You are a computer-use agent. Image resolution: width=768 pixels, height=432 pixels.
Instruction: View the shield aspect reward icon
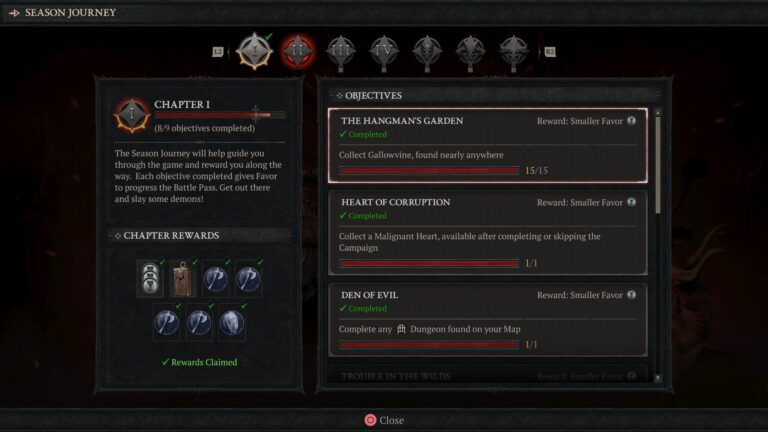[232, 322]
